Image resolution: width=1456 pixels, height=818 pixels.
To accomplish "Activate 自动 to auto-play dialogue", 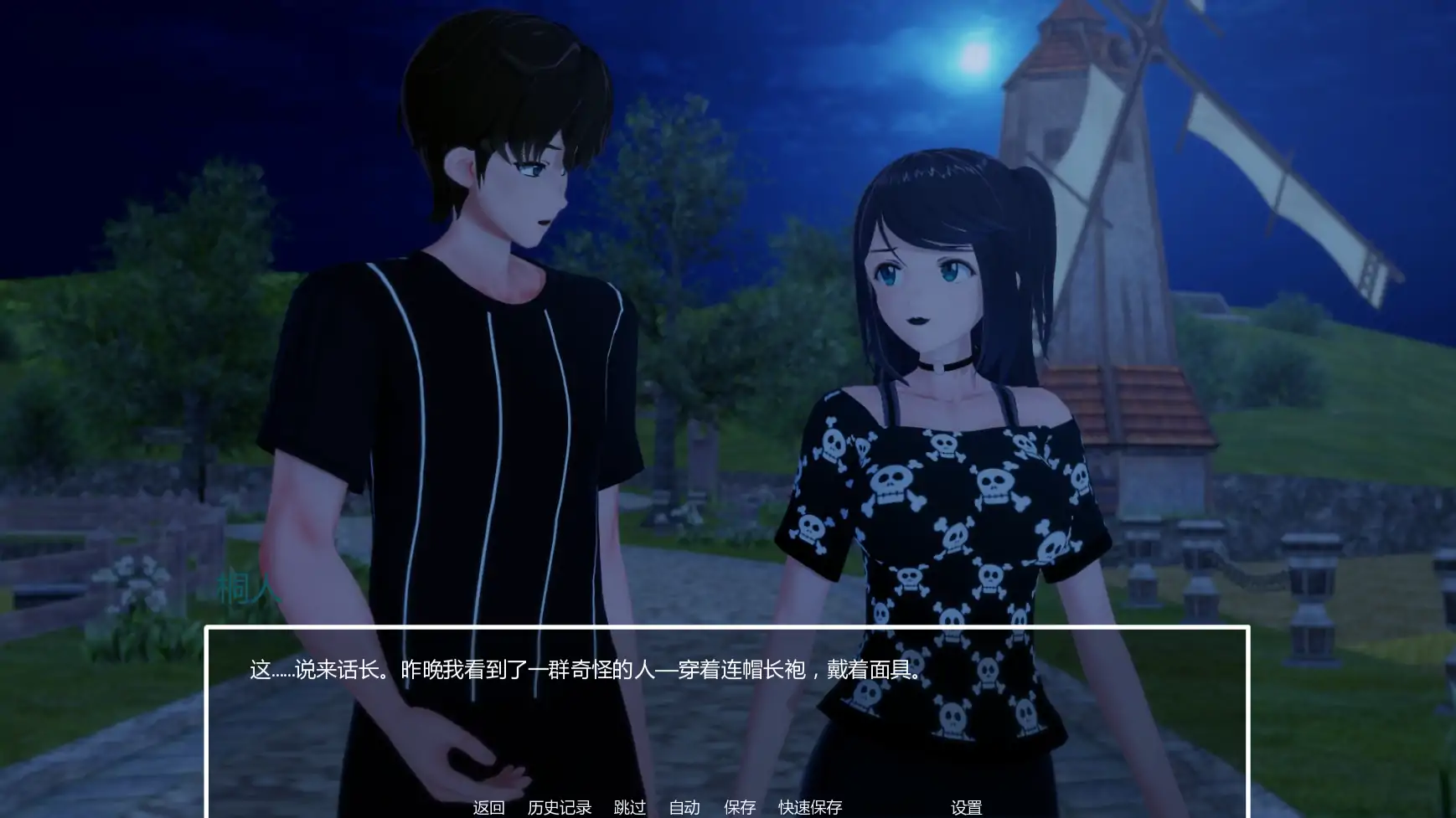I will coord(684,808).
